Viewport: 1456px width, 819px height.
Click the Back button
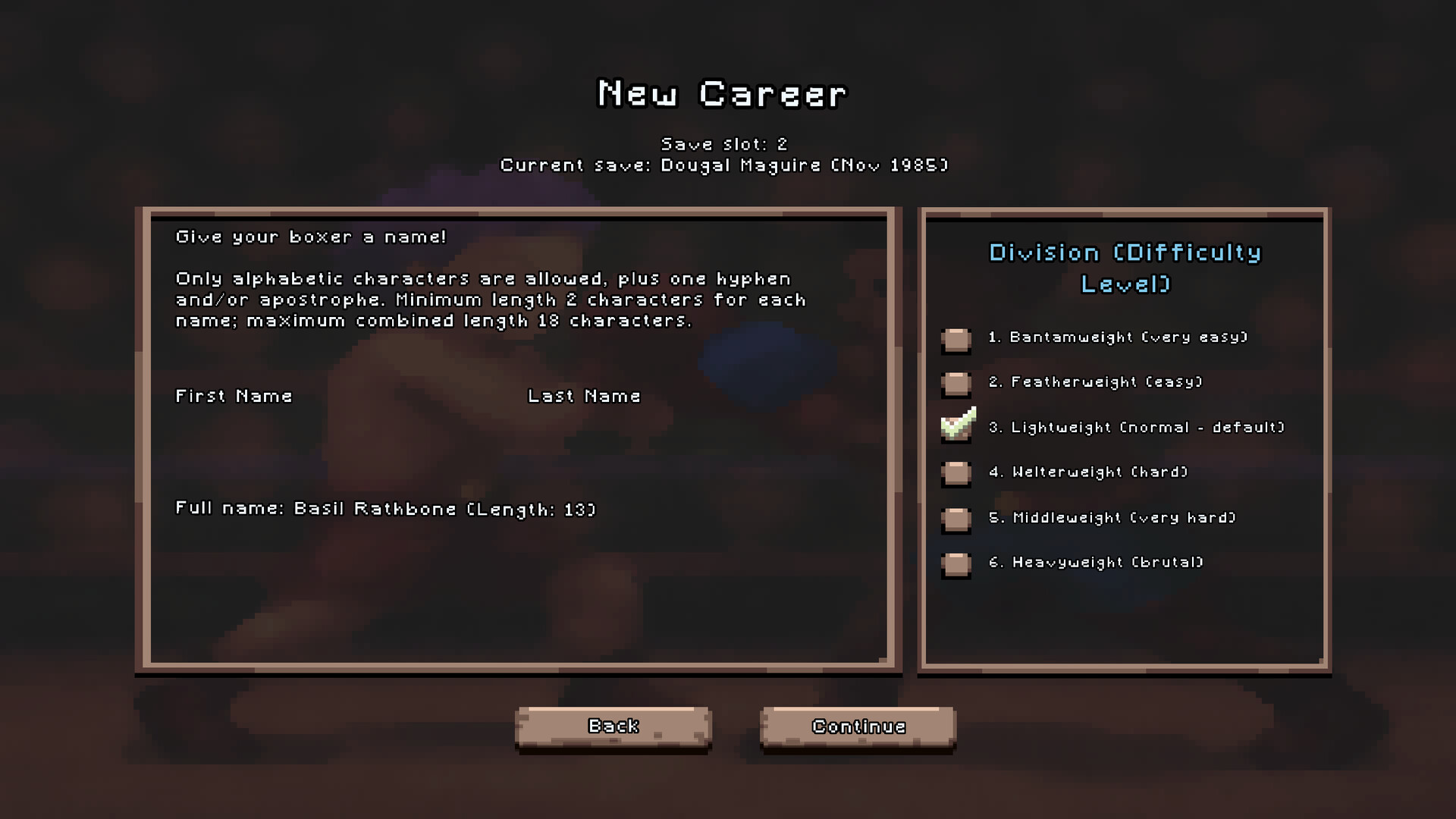[x=613, y=726]
